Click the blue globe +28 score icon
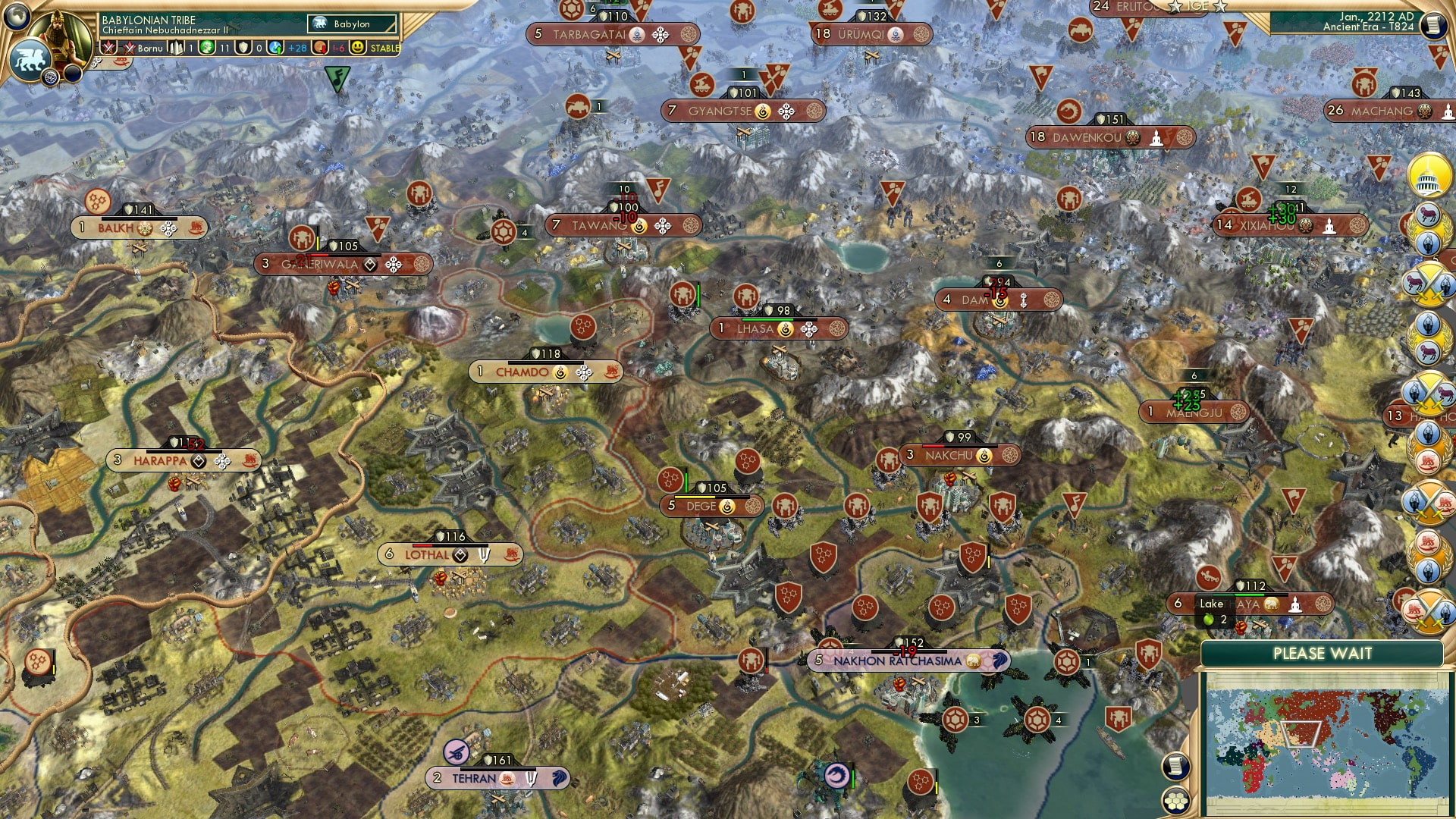The height and width of the screenshot is (819, 1456). 275,49
